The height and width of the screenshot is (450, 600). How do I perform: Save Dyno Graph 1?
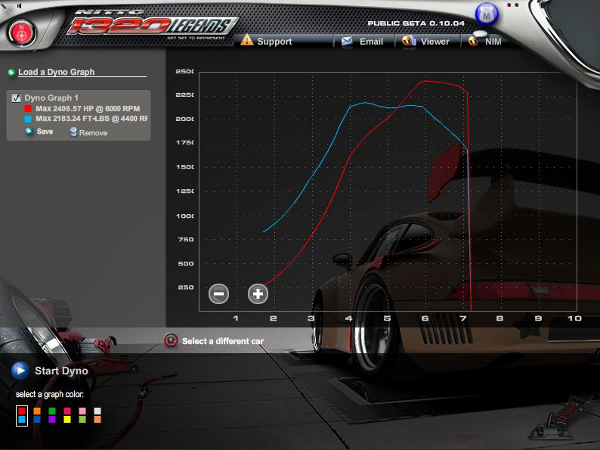40,132
